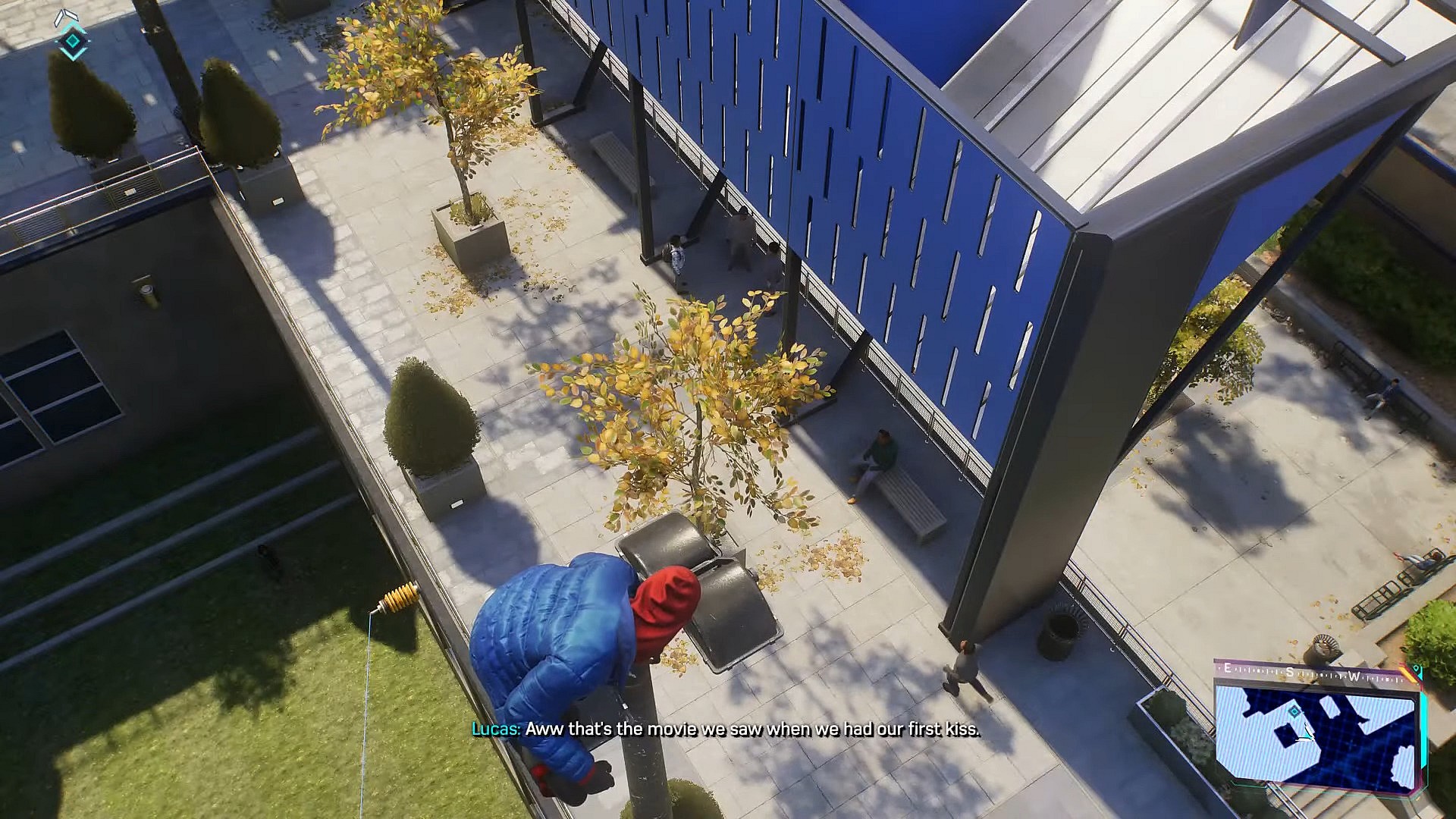This screenshot has width=1456, height=819.
Task: Select the arrow right of the waypoint marker
Action: [x=89, y=40]
